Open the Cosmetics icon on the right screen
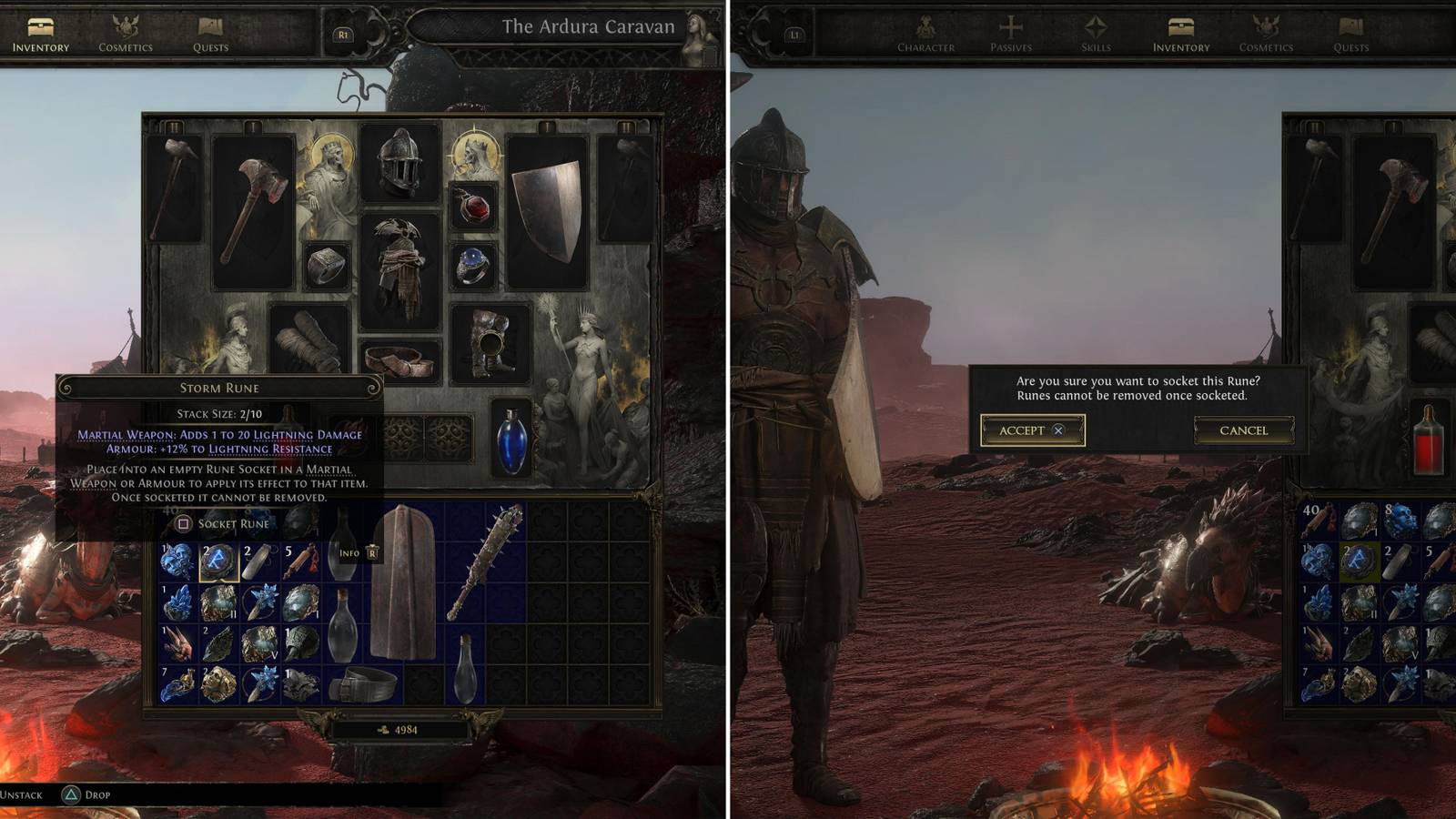This screenshot has height=819, width=1456. [x=1265, y=27]
